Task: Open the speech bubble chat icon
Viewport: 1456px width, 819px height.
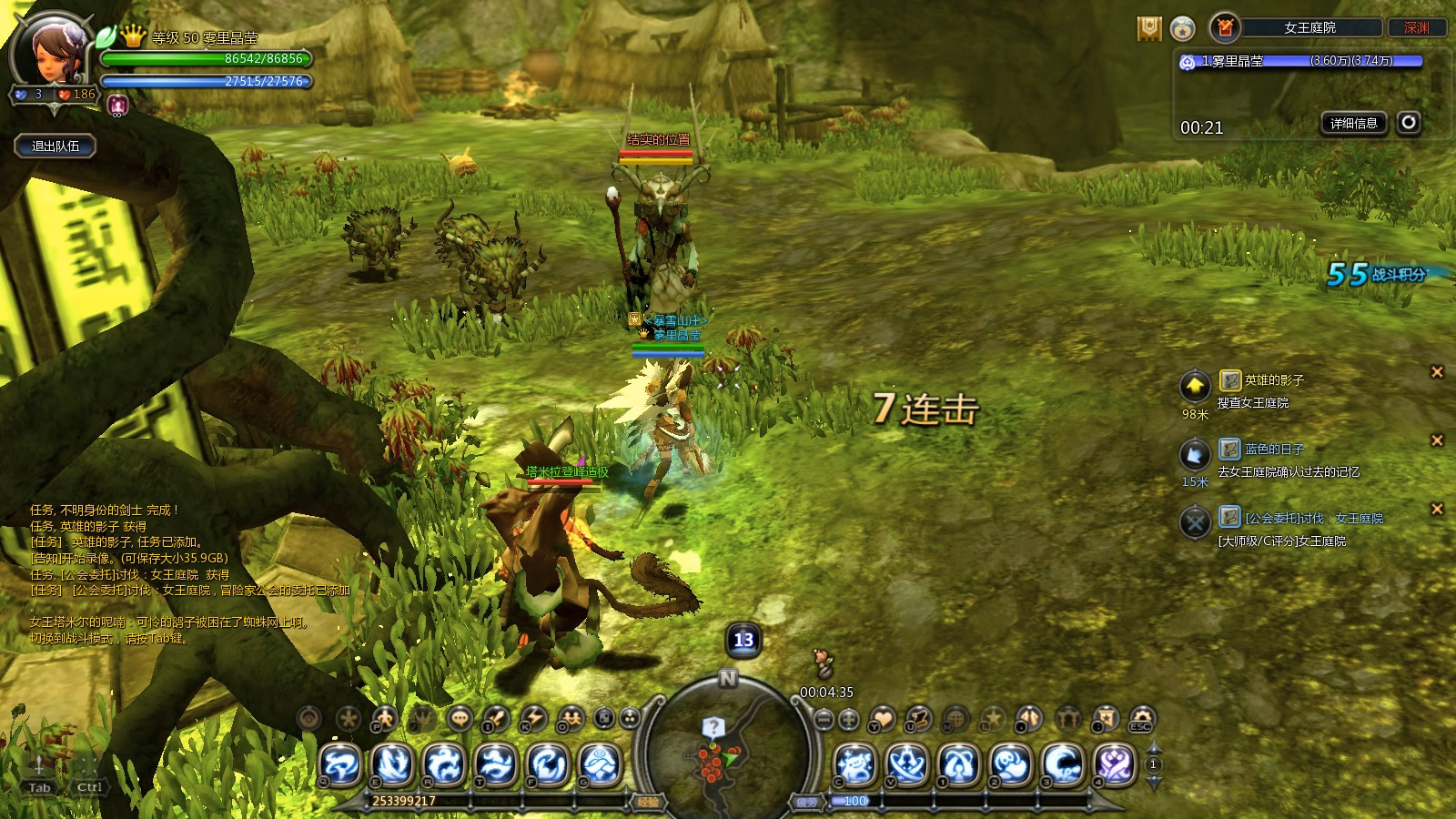Action: pos(460,719)
